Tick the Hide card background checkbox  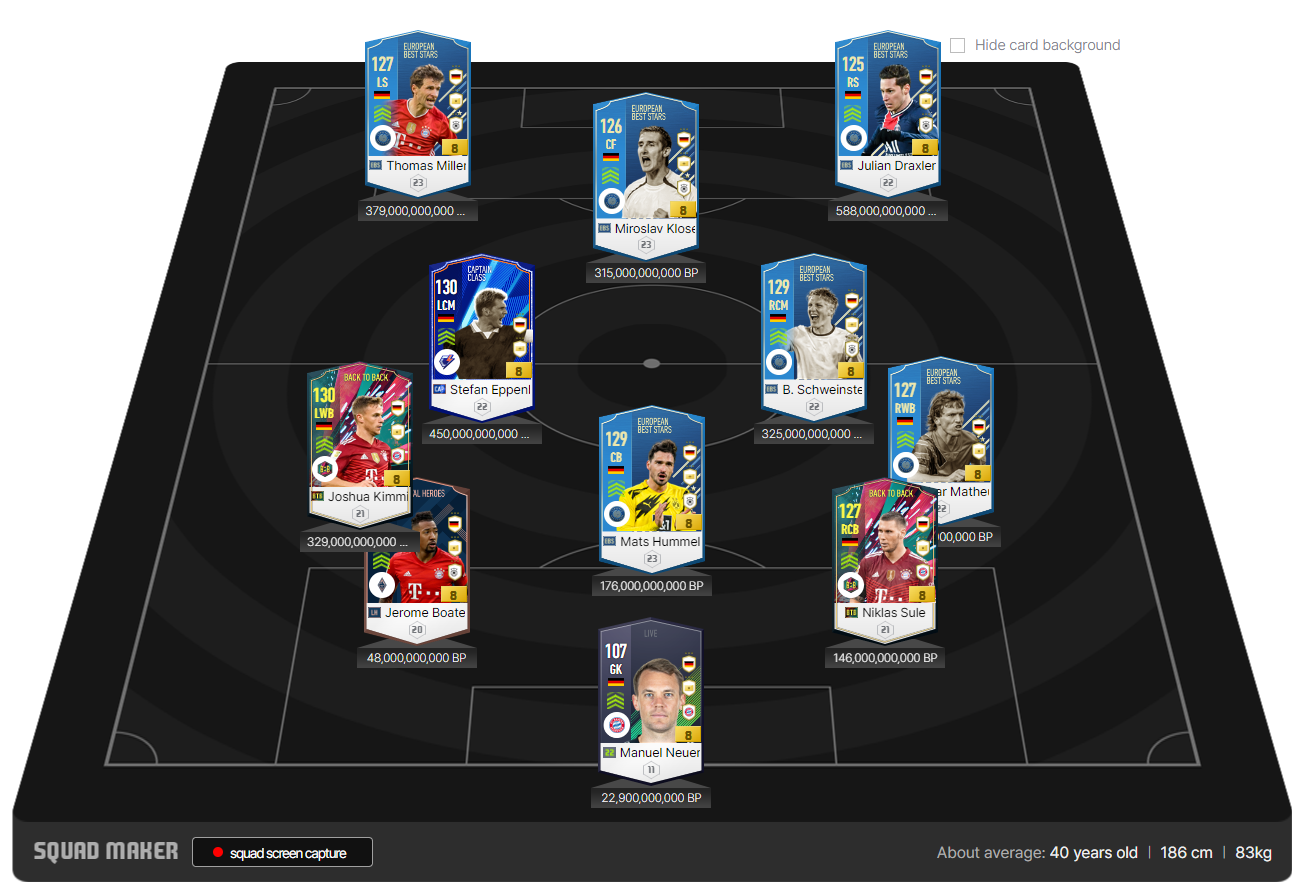click(x=958, y=45)
